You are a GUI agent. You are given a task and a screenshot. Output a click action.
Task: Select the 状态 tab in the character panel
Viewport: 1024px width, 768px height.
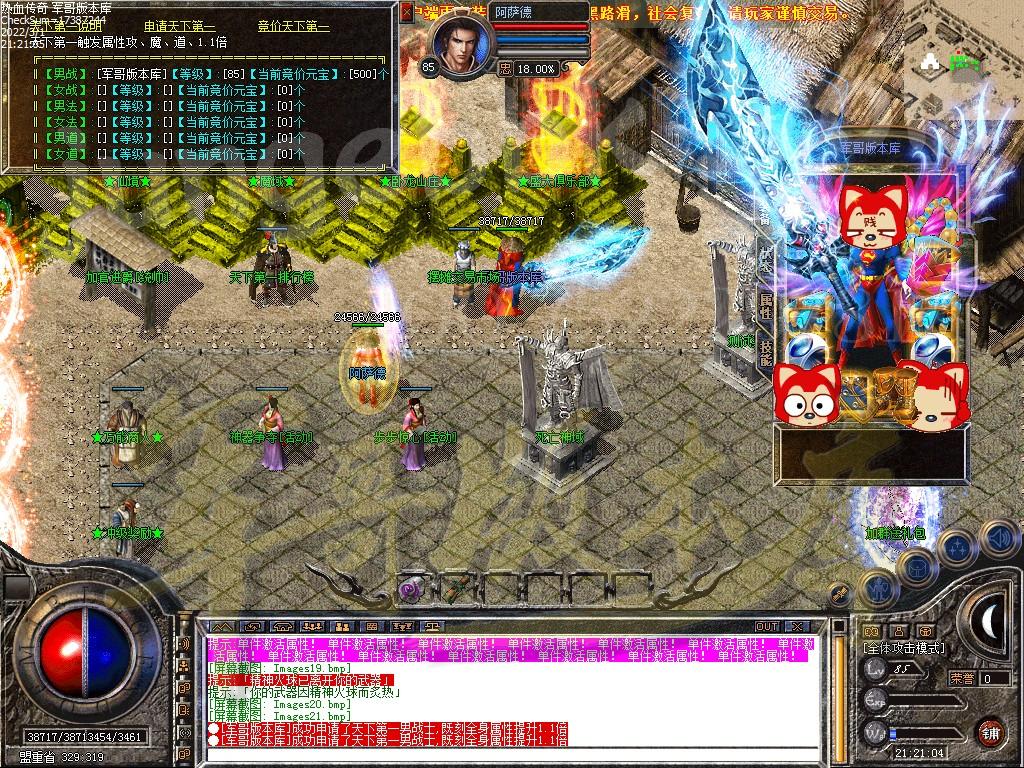[766, 255]
